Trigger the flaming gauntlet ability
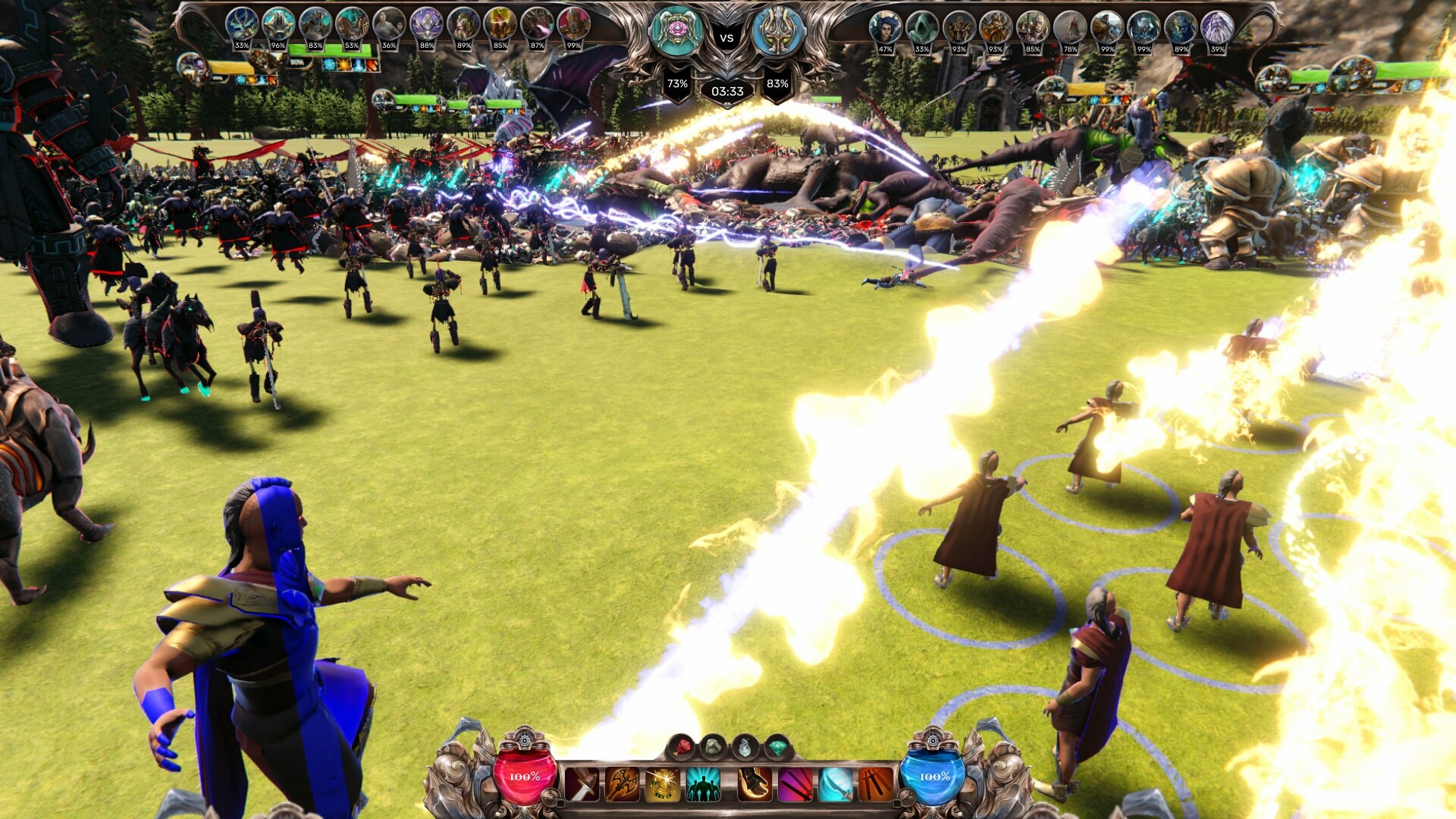The image size is (1456, 819). click(753, 781)
